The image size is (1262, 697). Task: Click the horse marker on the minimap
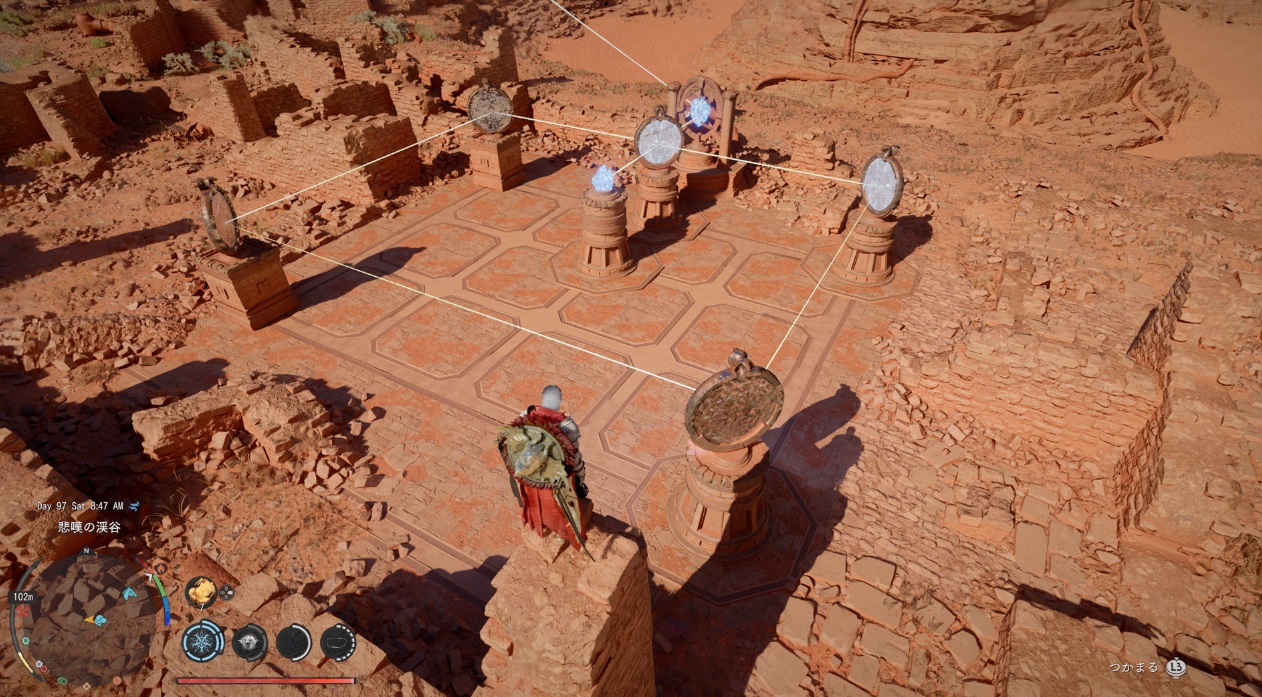pyautogui.click(x=128, y=592)
